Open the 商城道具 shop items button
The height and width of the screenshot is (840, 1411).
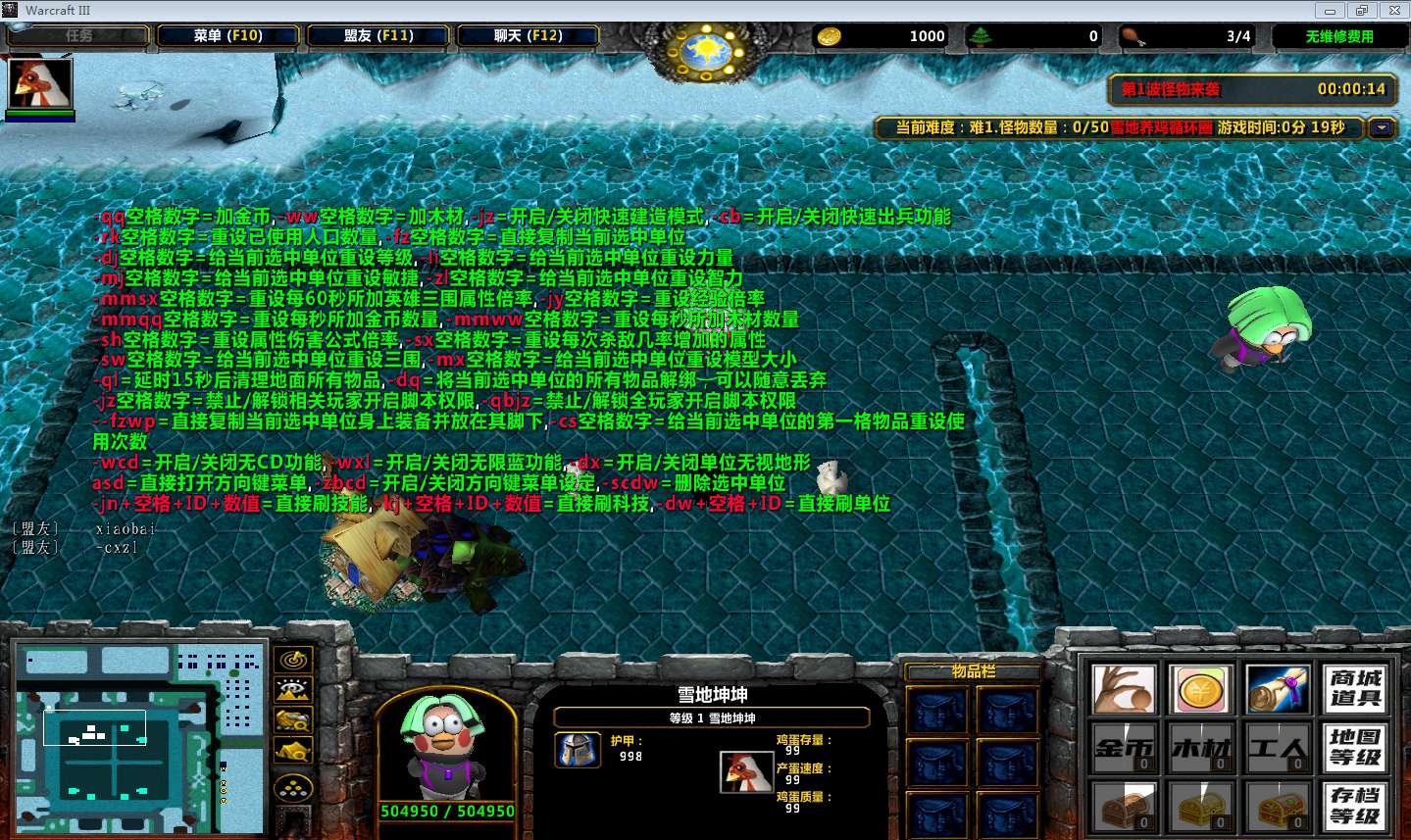(x=1355, y=690)
